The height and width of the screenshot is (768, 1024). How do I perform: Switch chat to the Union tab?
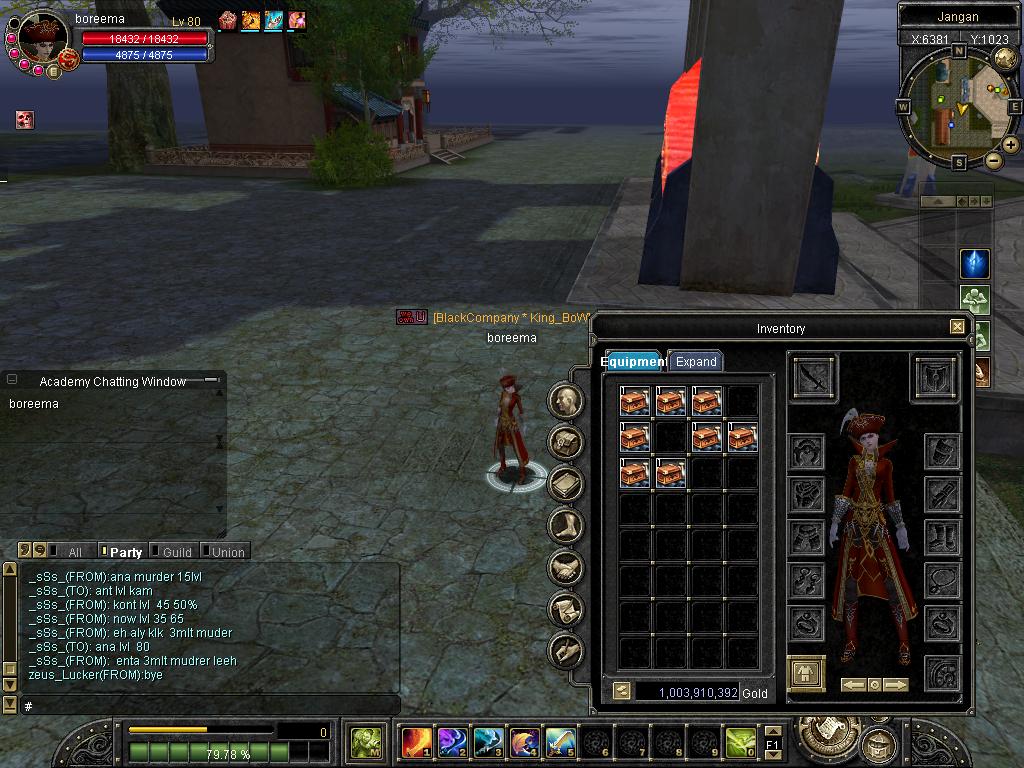[x=227, y=552]
